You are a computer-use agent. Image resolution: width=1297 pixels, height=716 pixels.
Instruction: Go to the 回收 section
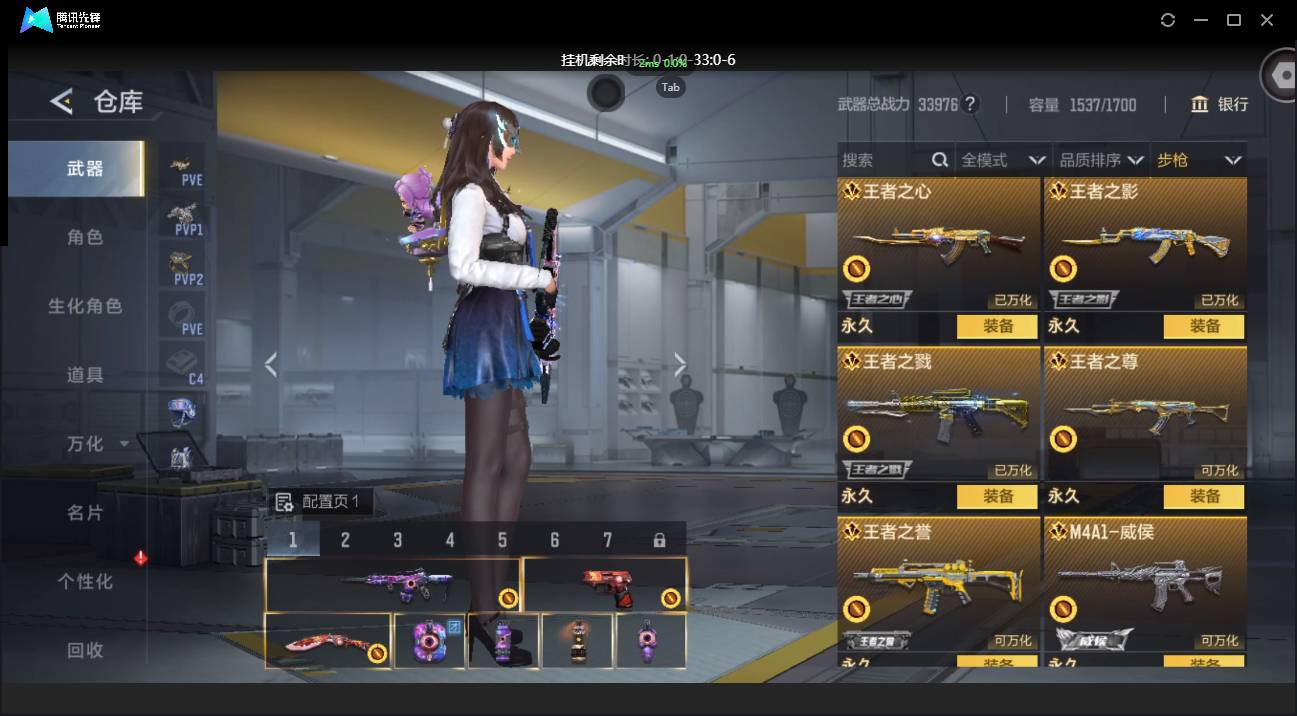[85, 650]
